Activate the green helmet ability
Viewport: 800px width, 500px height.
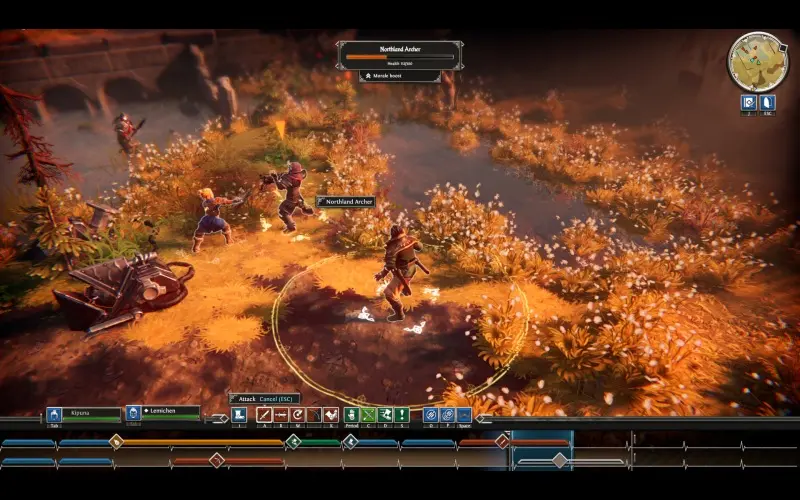351,414
